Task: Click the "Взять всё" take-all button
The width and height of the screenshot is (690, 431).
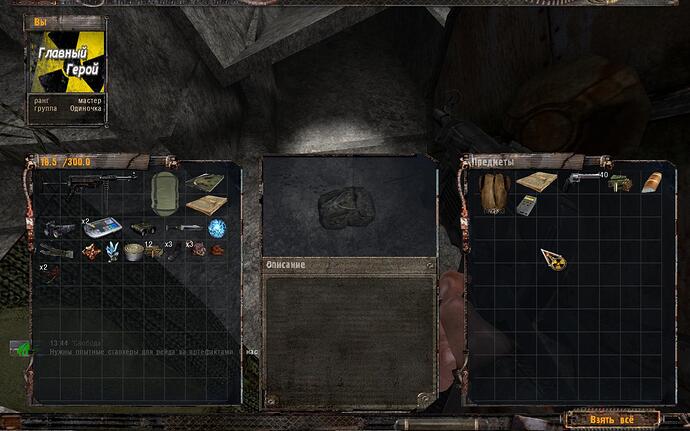Action: point(611,418)
